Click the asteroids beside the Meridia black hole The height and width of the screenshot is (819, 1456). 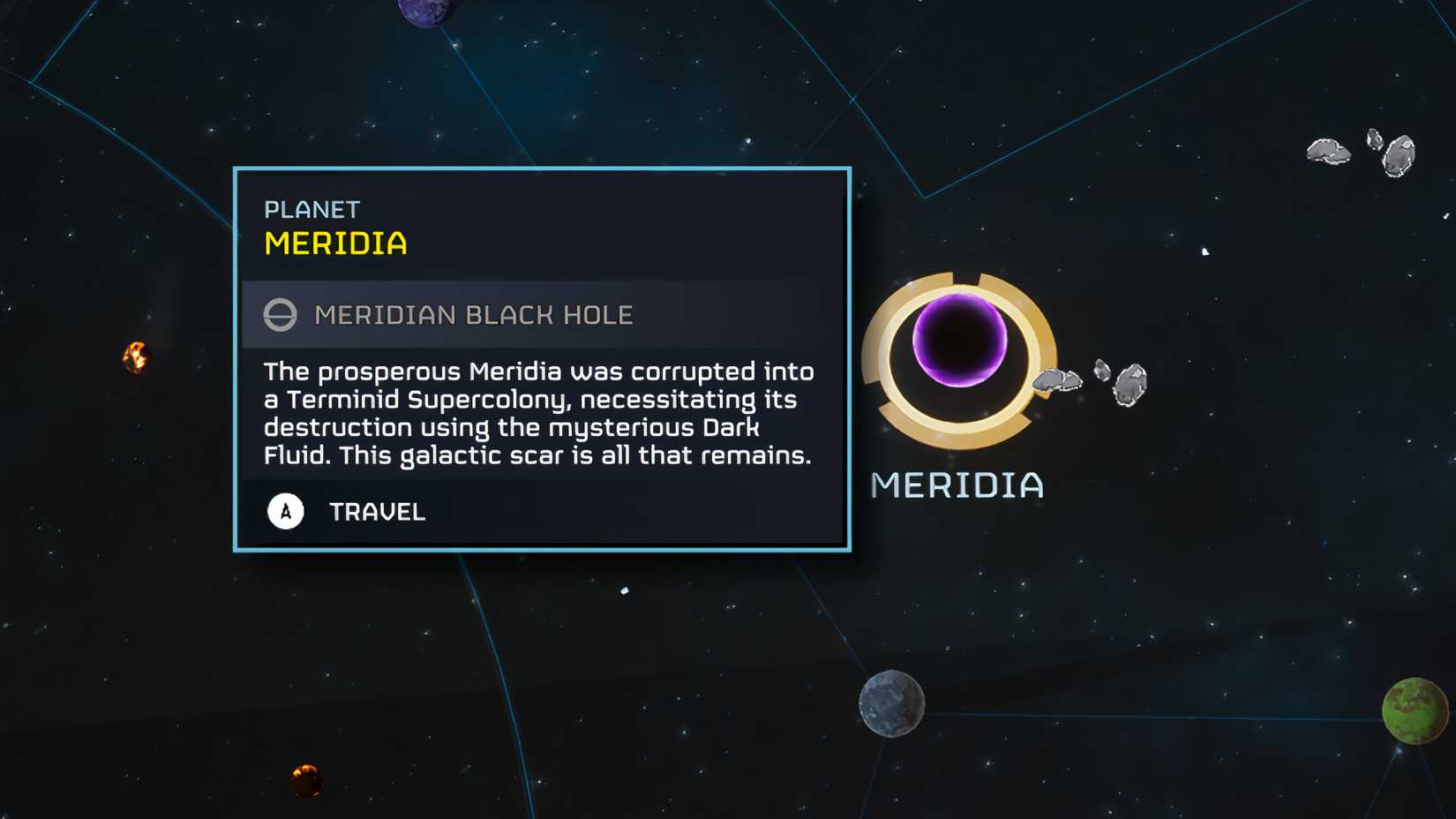click(x=1088, y=381)
